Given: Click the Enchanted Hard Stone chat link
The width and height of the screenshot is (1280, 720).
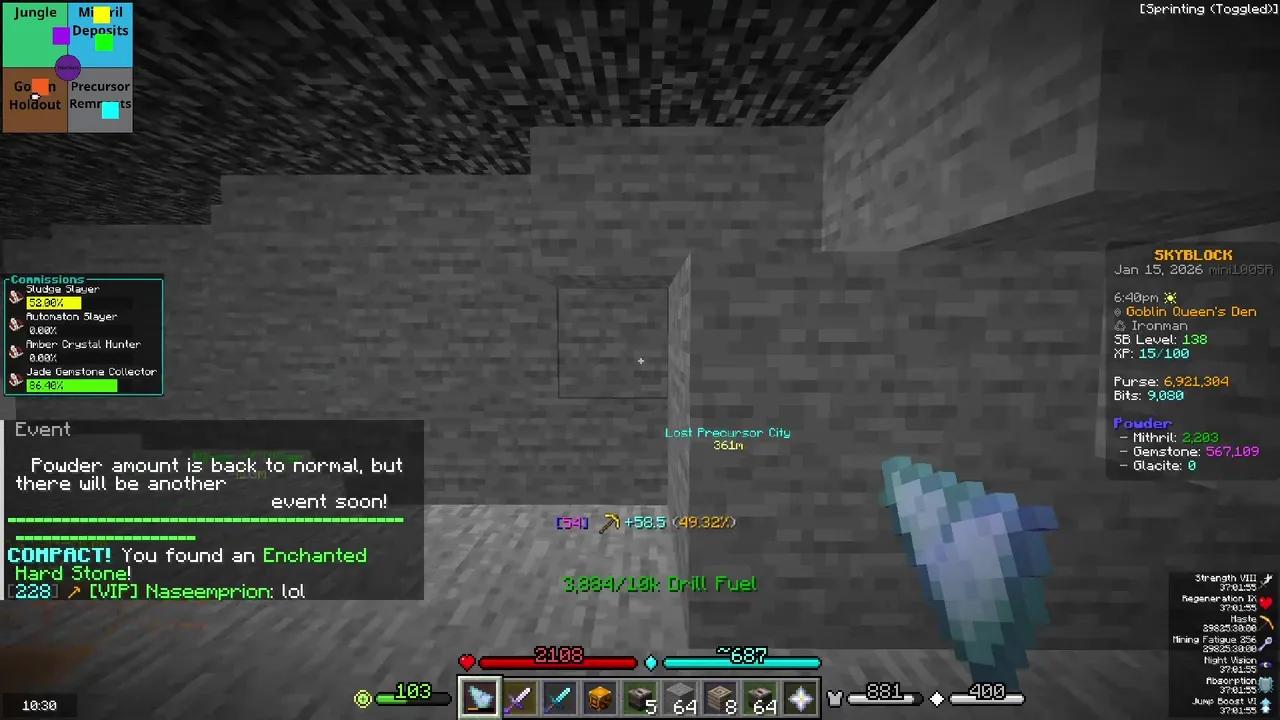Looking at the screenshot, I should point(315,555).
